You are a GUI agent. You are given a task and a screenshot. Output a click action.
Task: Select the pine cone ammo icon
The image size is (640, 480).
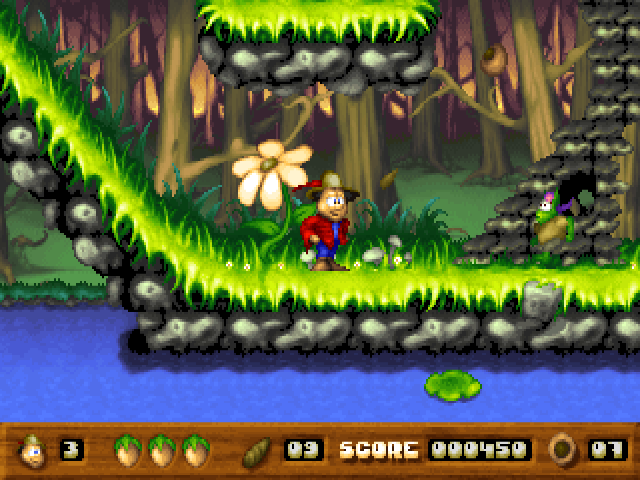tap(259, 451)
